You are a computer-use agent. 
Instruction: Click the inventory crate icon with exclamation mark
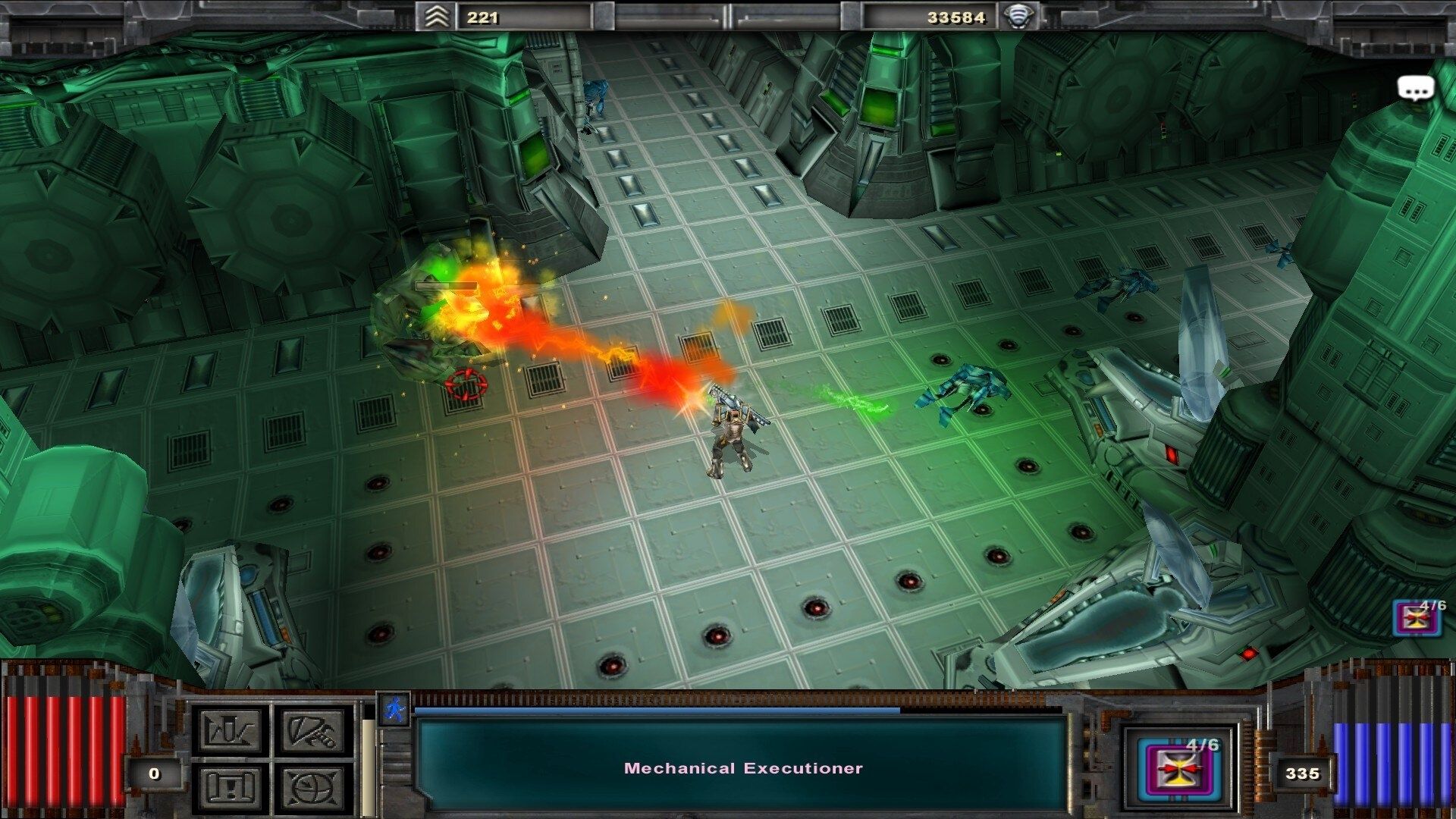231,789
